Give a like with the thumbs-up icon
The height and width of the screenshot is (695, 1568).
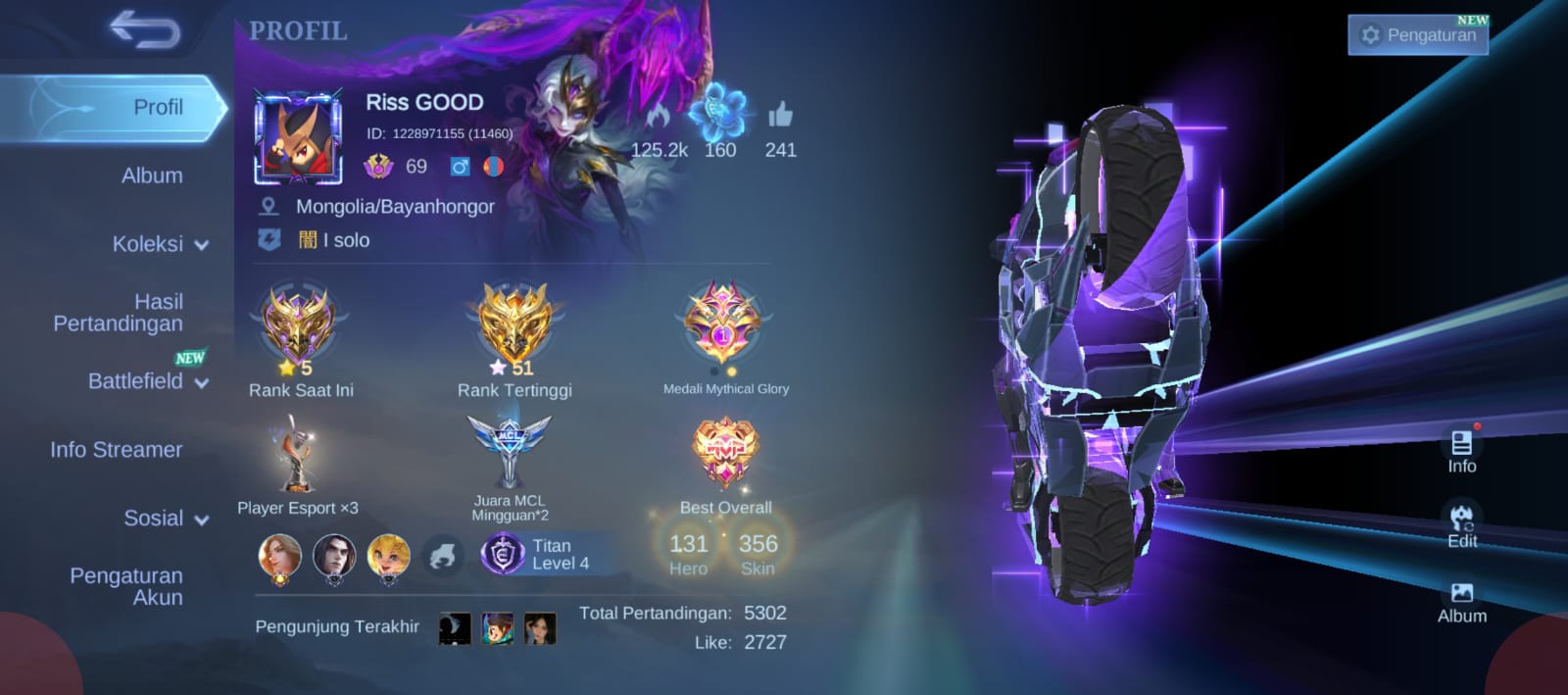click(x=780, y=116)
